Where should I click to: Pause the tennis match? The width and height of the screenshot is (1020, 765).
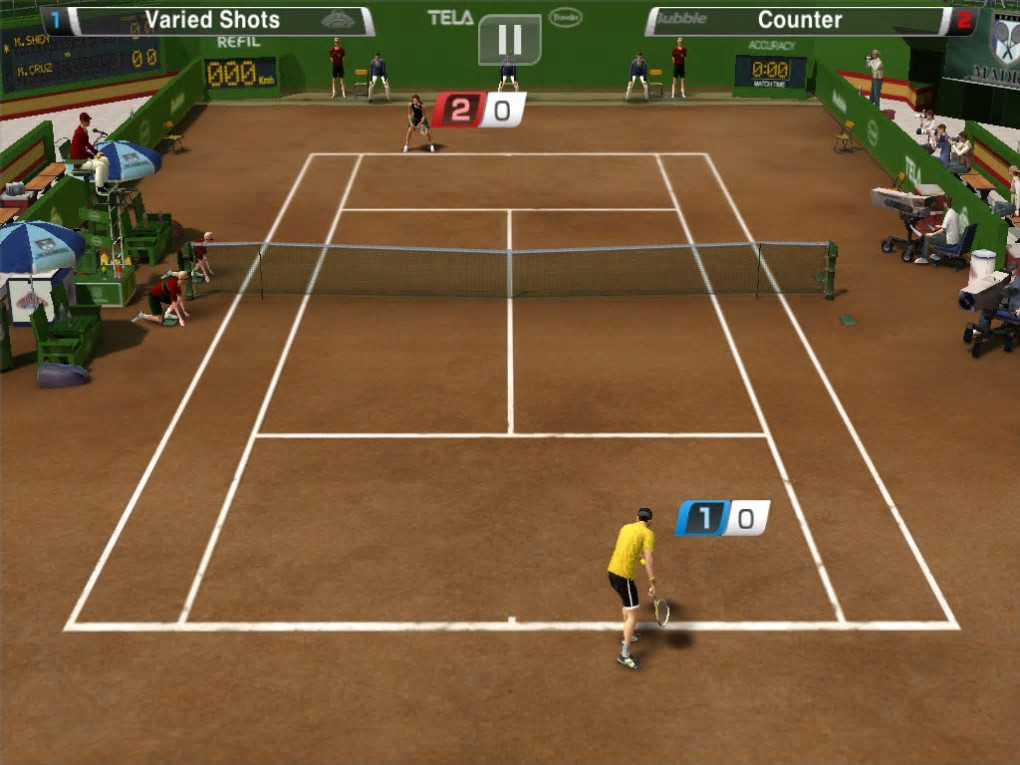[510, 39]
